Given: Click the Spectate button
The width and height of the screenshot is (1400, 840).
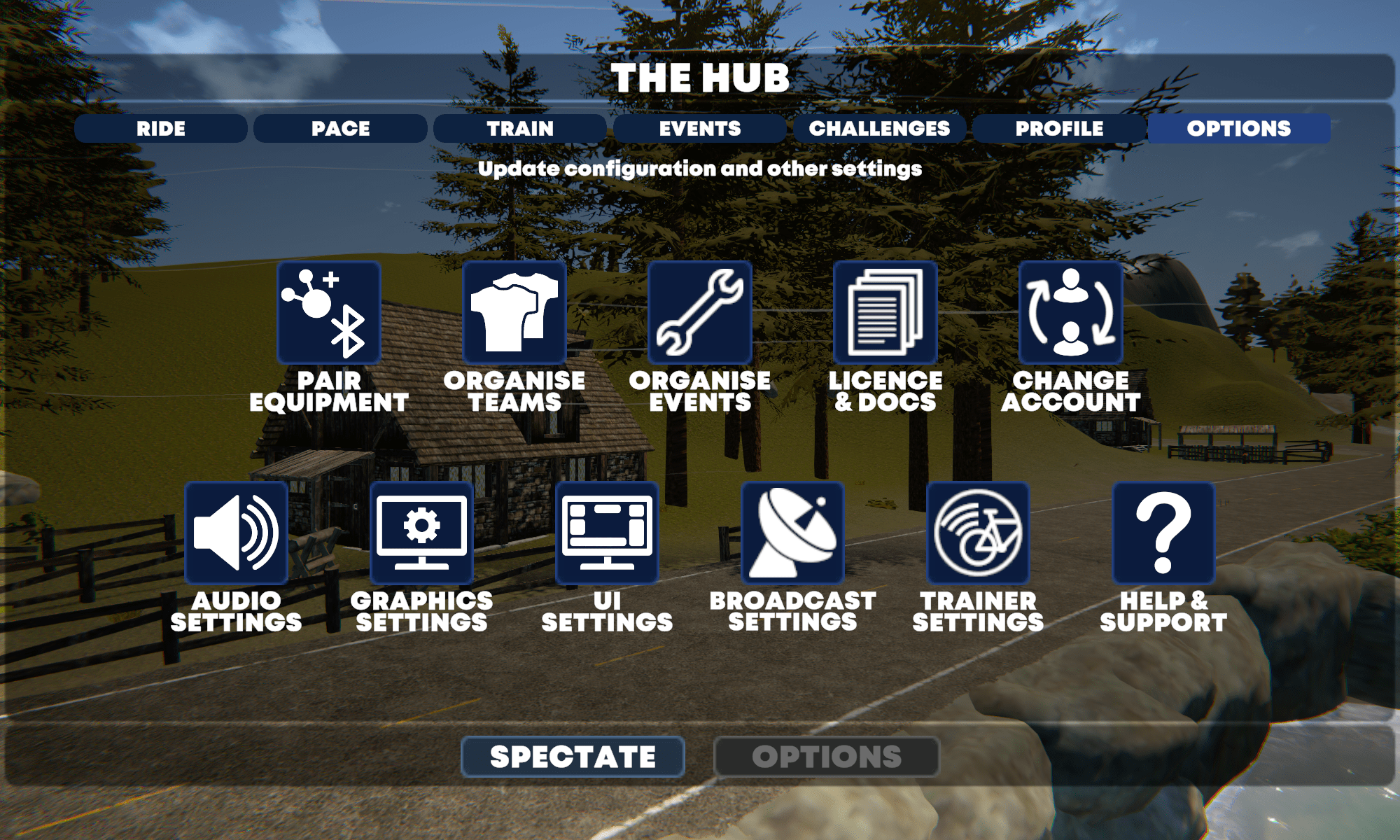Looking at the screenshot, I should (x=573, y=757).
